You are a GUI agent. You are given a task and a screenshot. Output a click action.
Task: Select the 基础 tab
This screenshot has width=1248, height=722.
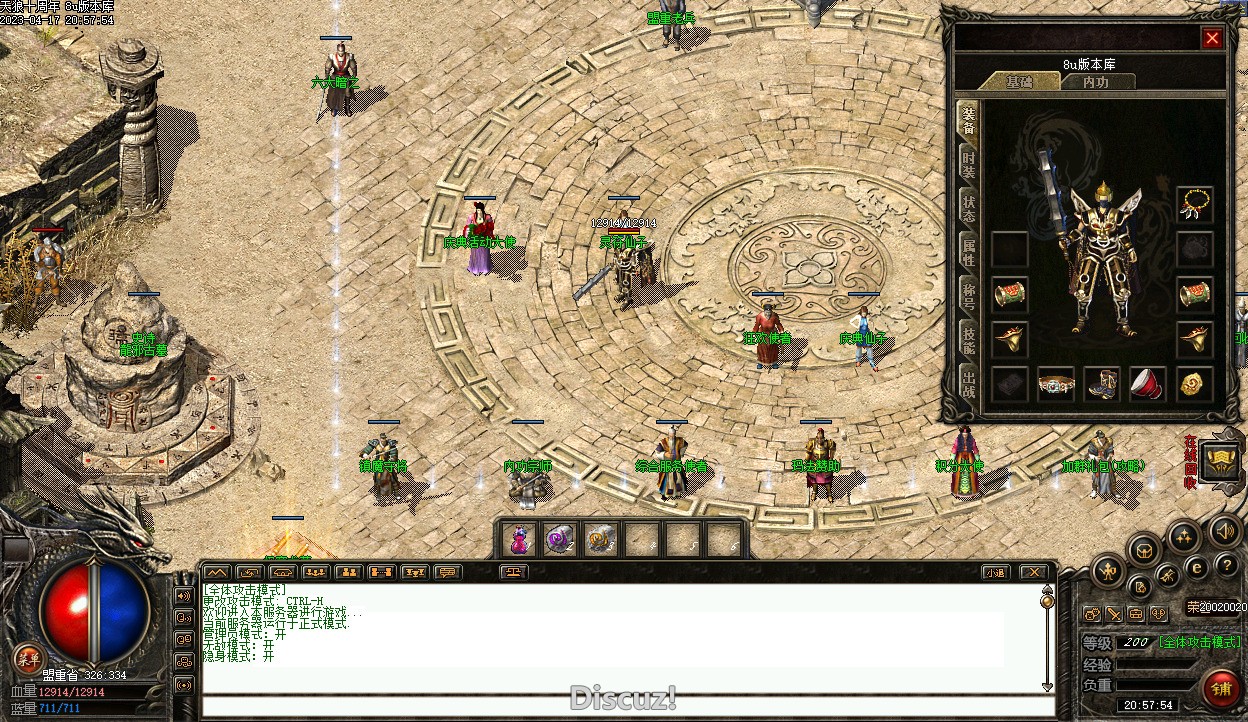1019,82
